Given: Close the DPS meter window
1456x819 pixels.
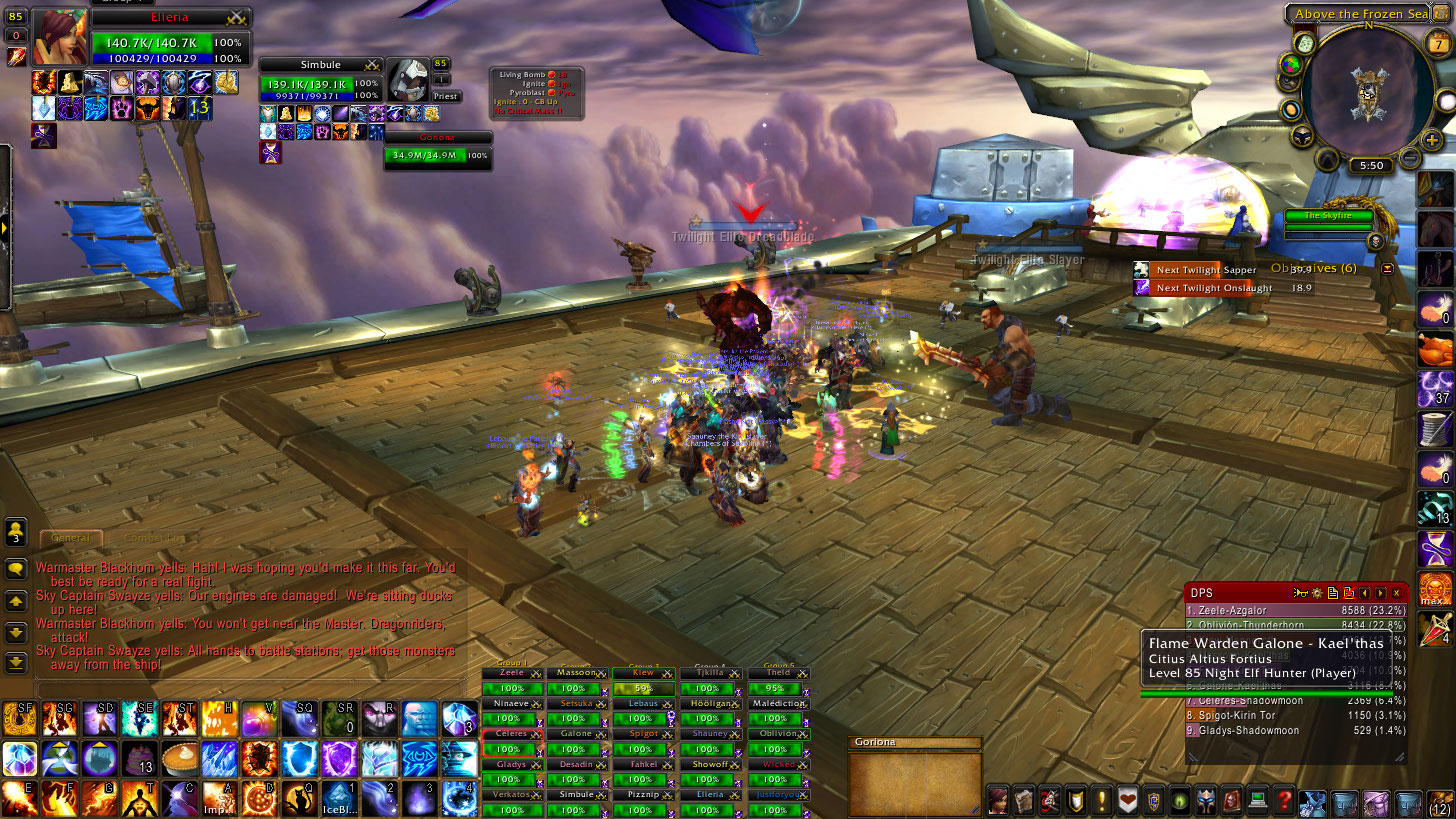Looking at the screenshot, I should coord(1397,593).
